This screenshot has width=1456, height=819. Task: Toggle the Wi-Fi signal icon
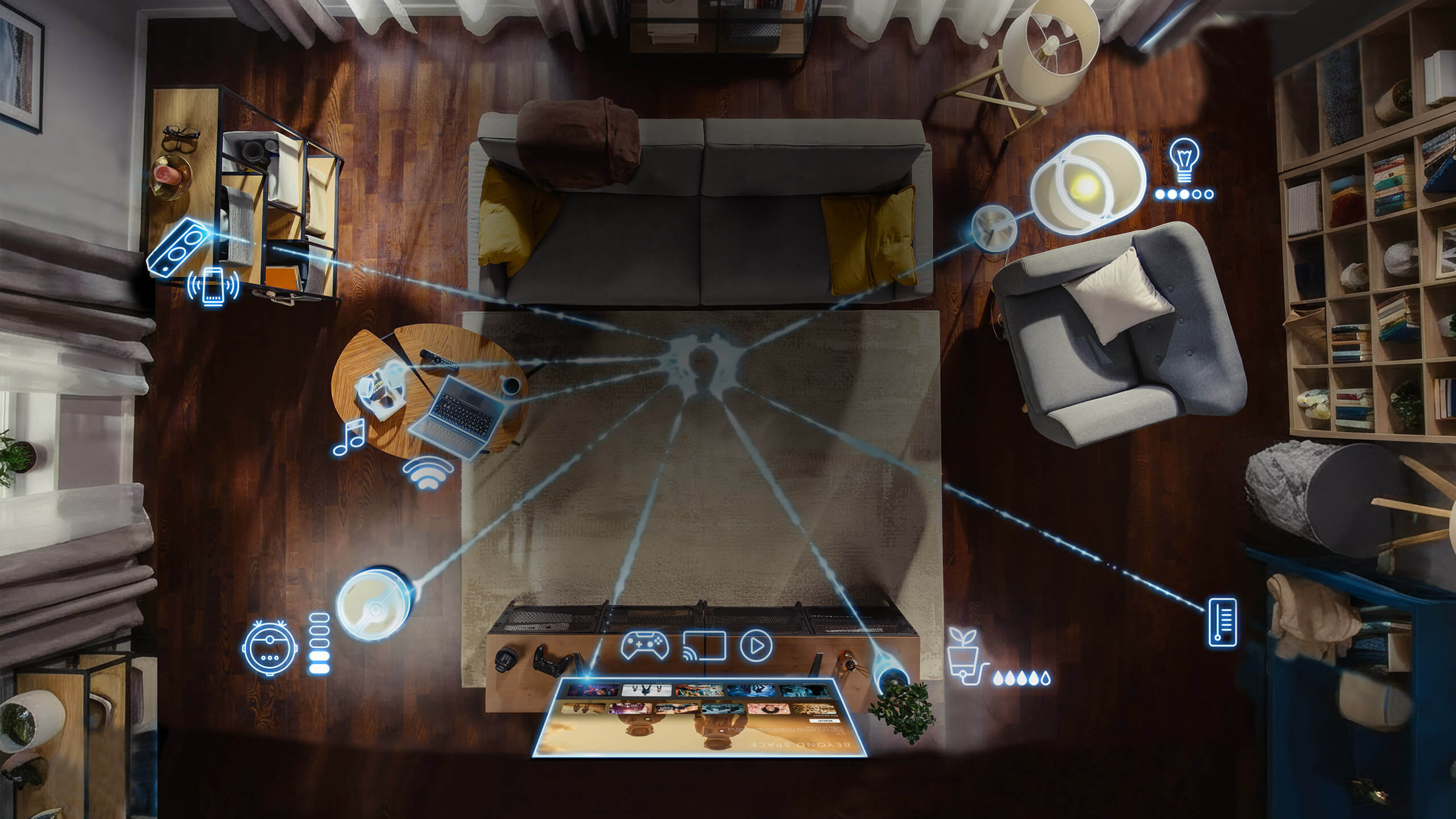pyautogui.click(x=428, y=474)
